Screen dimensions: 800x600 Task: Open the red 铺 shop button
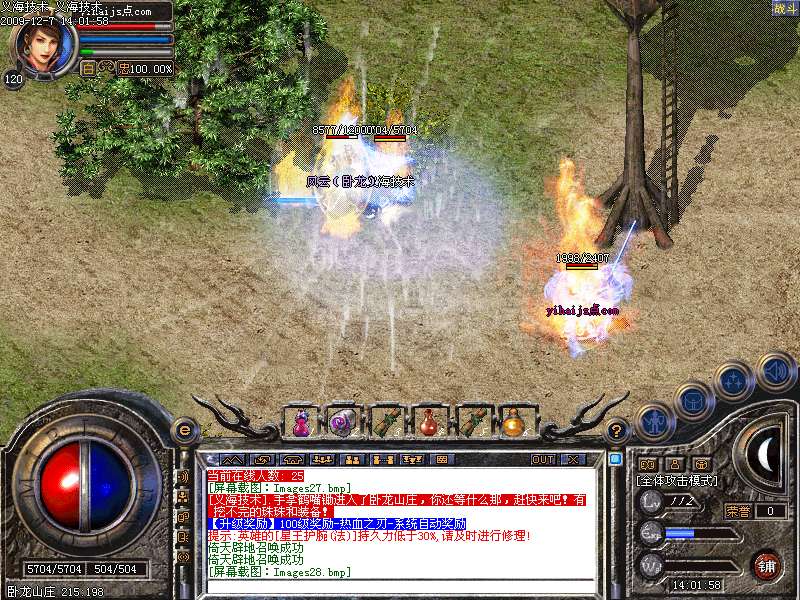coord(767,565)
